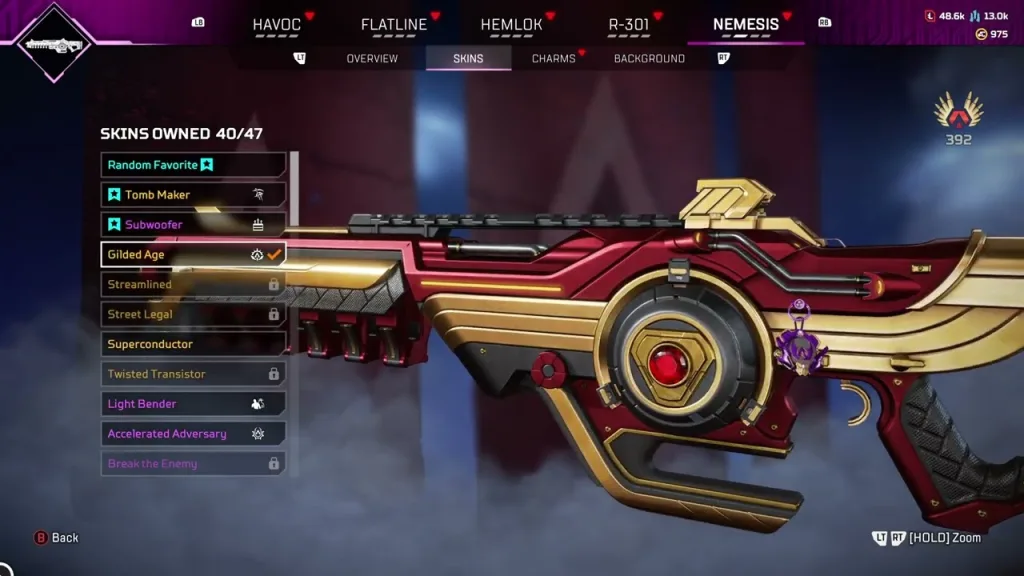The width and height of the screenshot is (1024, 576).
Task: Choose the Superconductor skin
Action: [193, 344]
